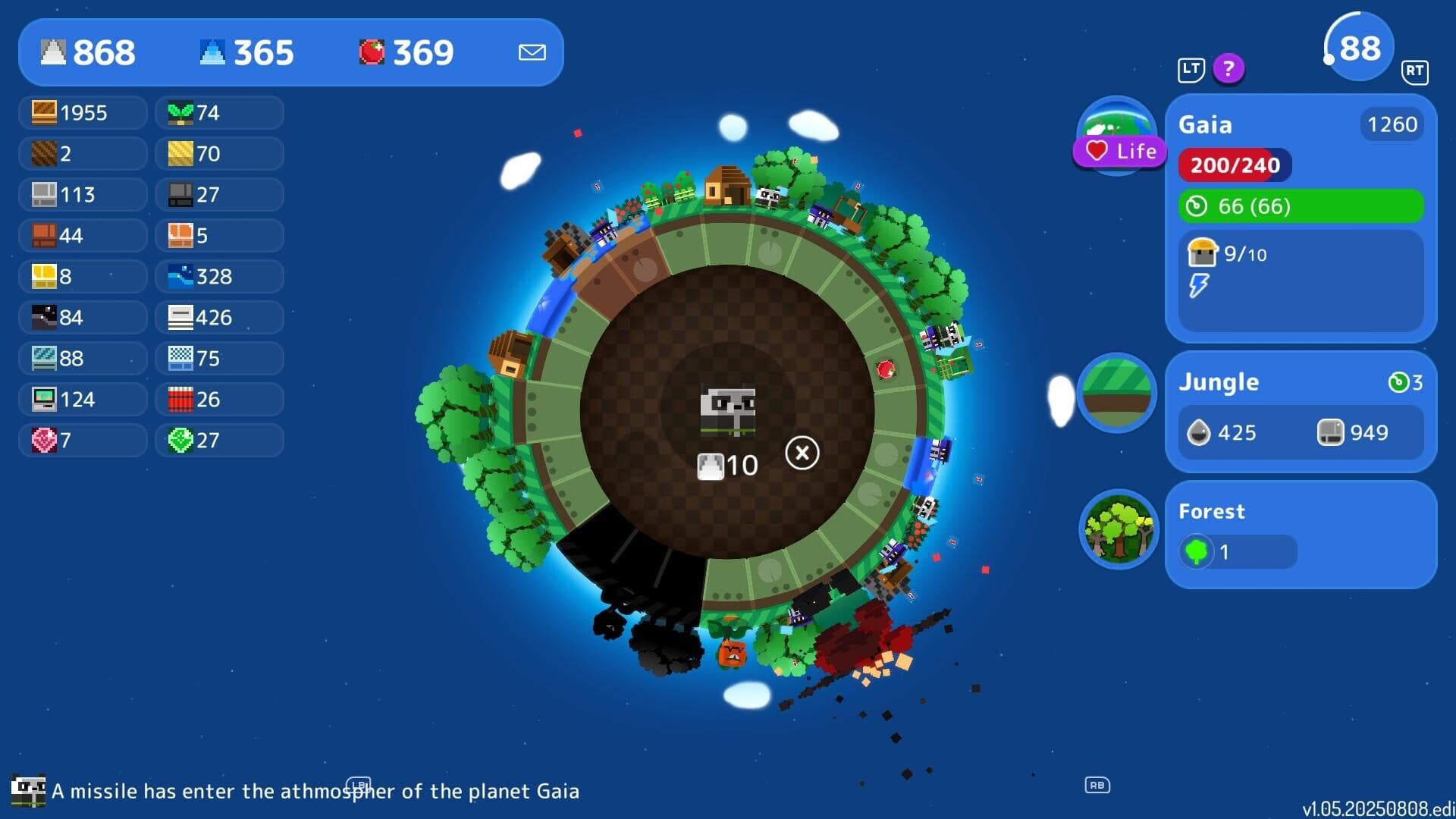
Task: Click the dynamite resource icon showing 26
Action: tap(218, 399)
